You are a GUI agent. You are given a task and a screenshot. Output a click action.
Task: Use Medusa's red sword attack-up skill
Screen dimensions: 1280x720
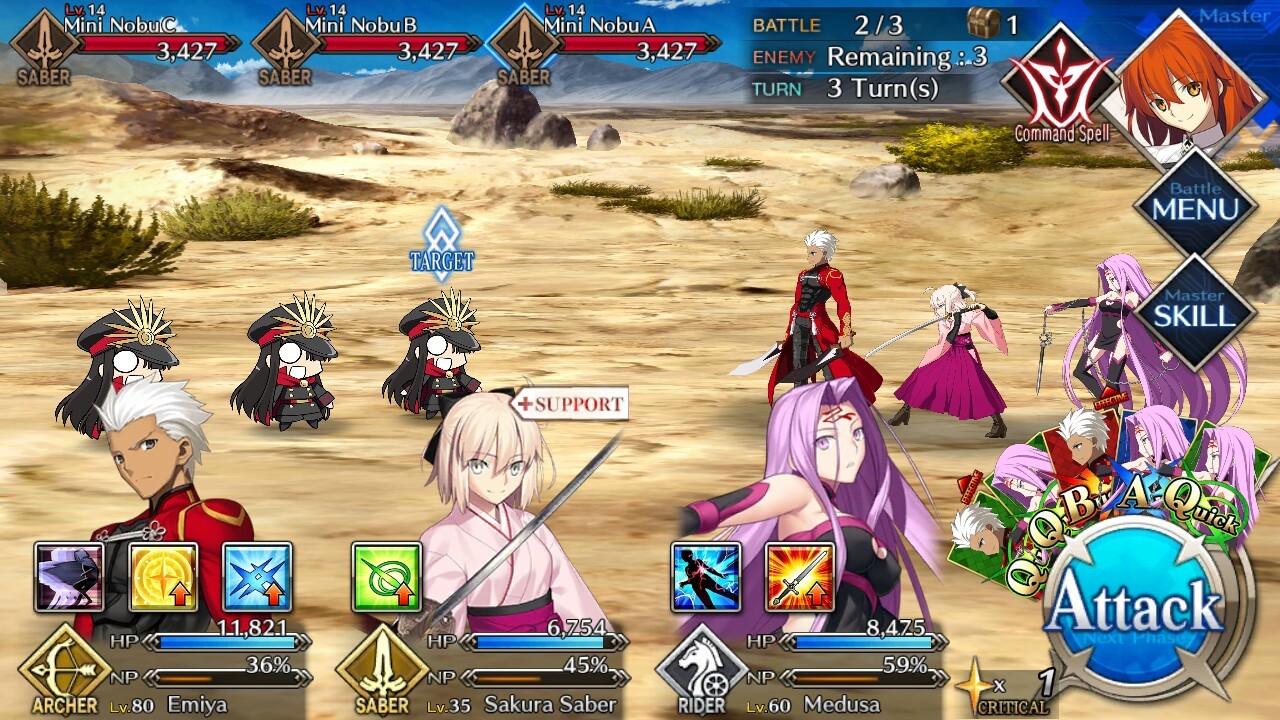(x=800, y=577)
